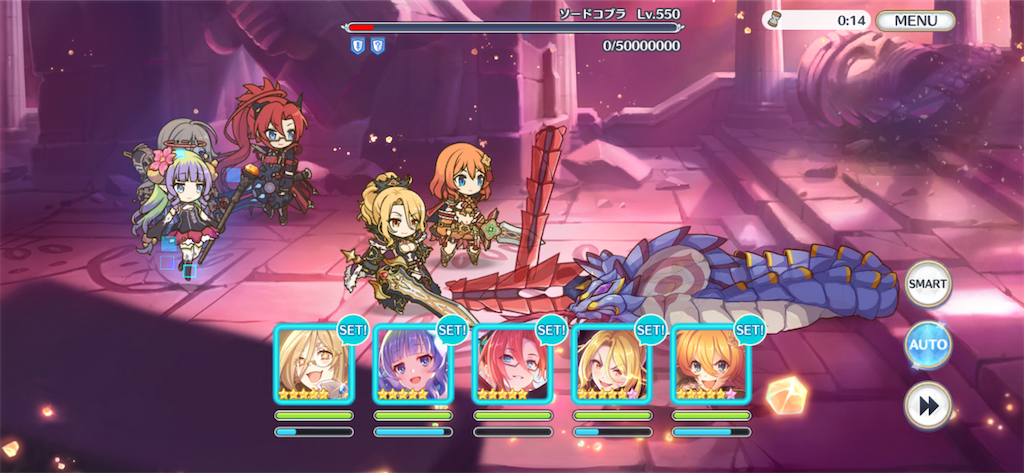This screenshot has width=1024, height=473.
Task: Select the red-haired character portrait
Action: (x=511, y=364)
